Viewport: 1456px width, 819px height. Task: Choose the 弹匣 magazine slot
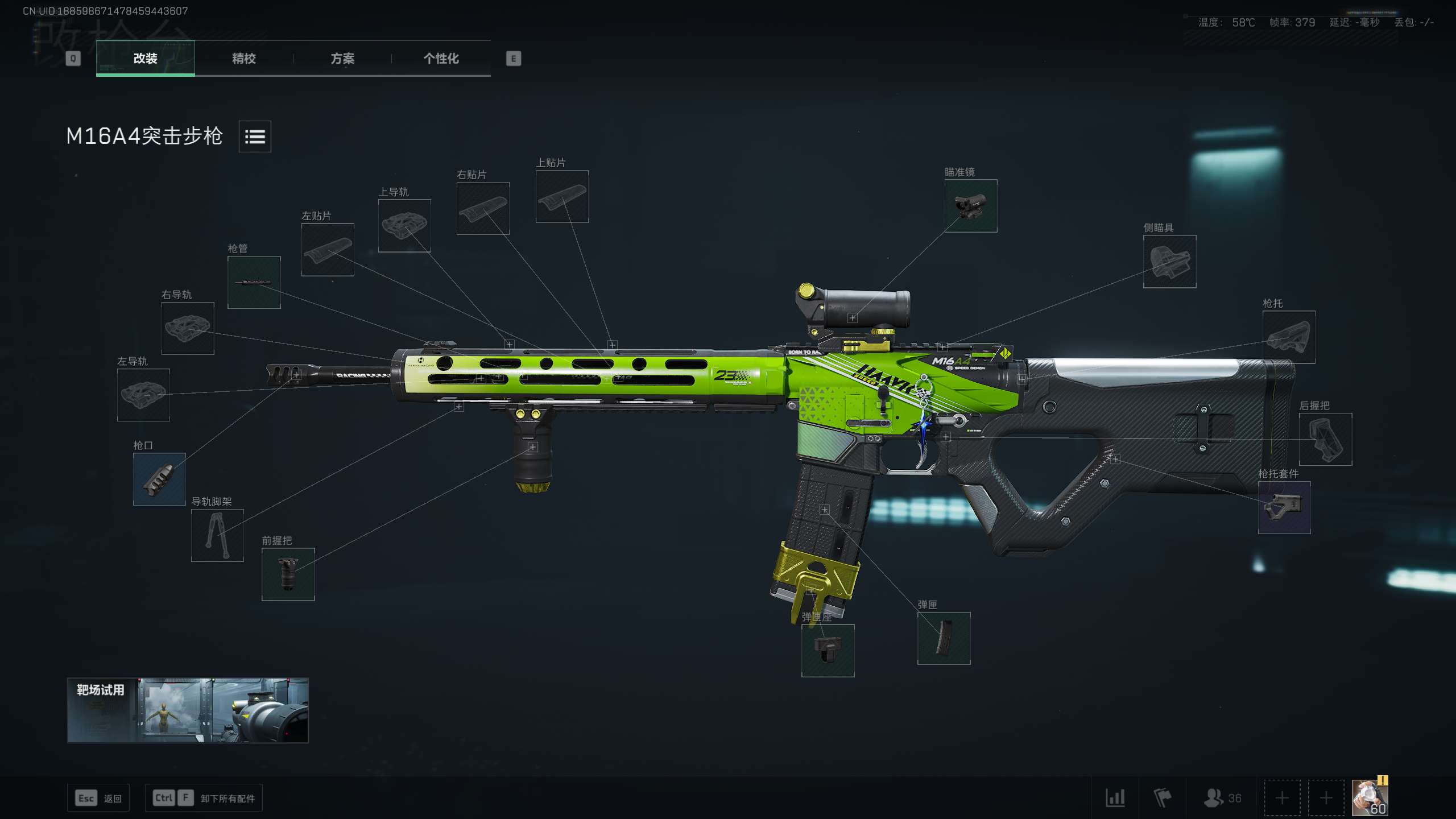point(944,638)
